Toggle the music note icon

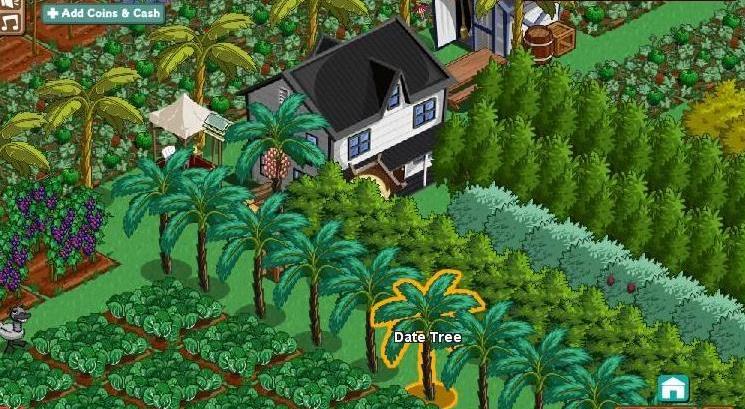(x=11, y=16)
